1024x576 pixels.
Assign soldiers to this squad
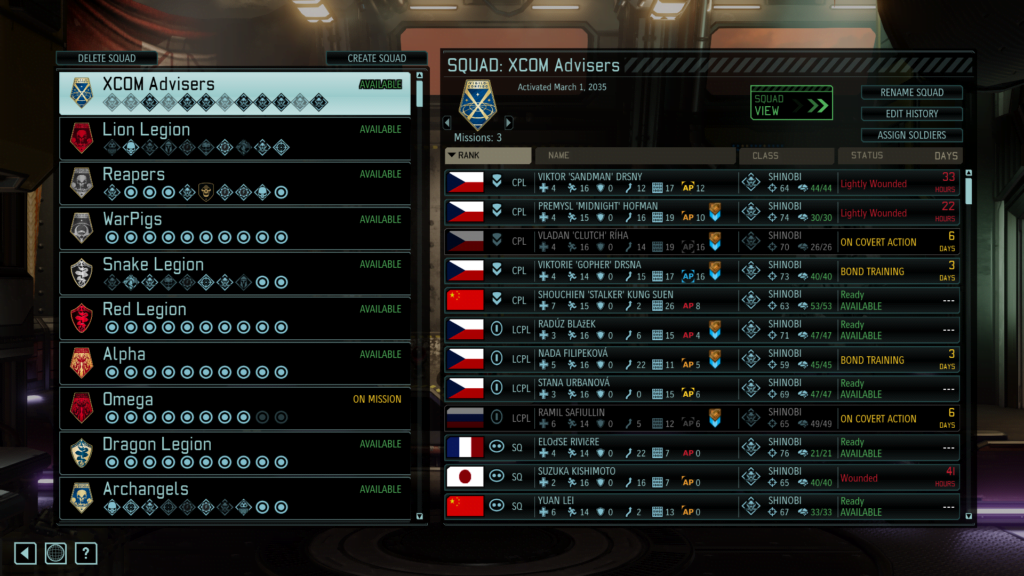click(910, 135)
